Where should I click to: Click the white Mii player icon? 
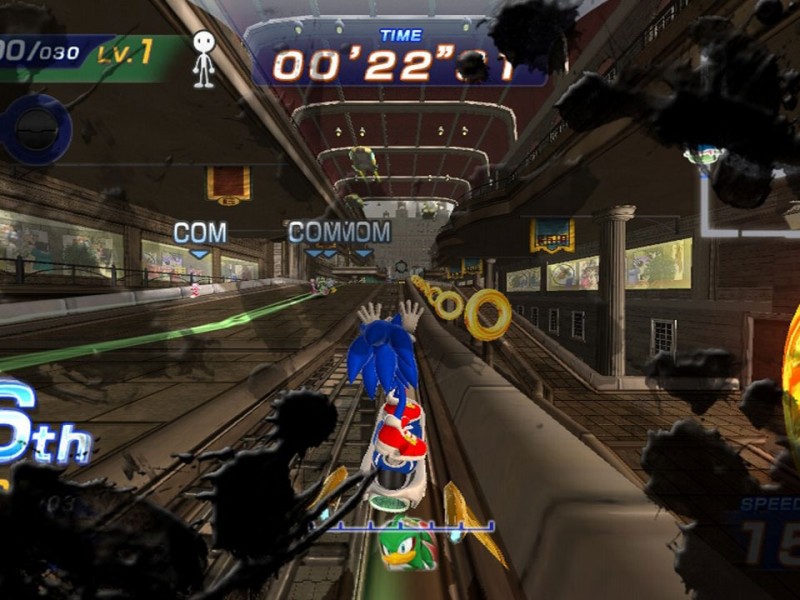203,58
